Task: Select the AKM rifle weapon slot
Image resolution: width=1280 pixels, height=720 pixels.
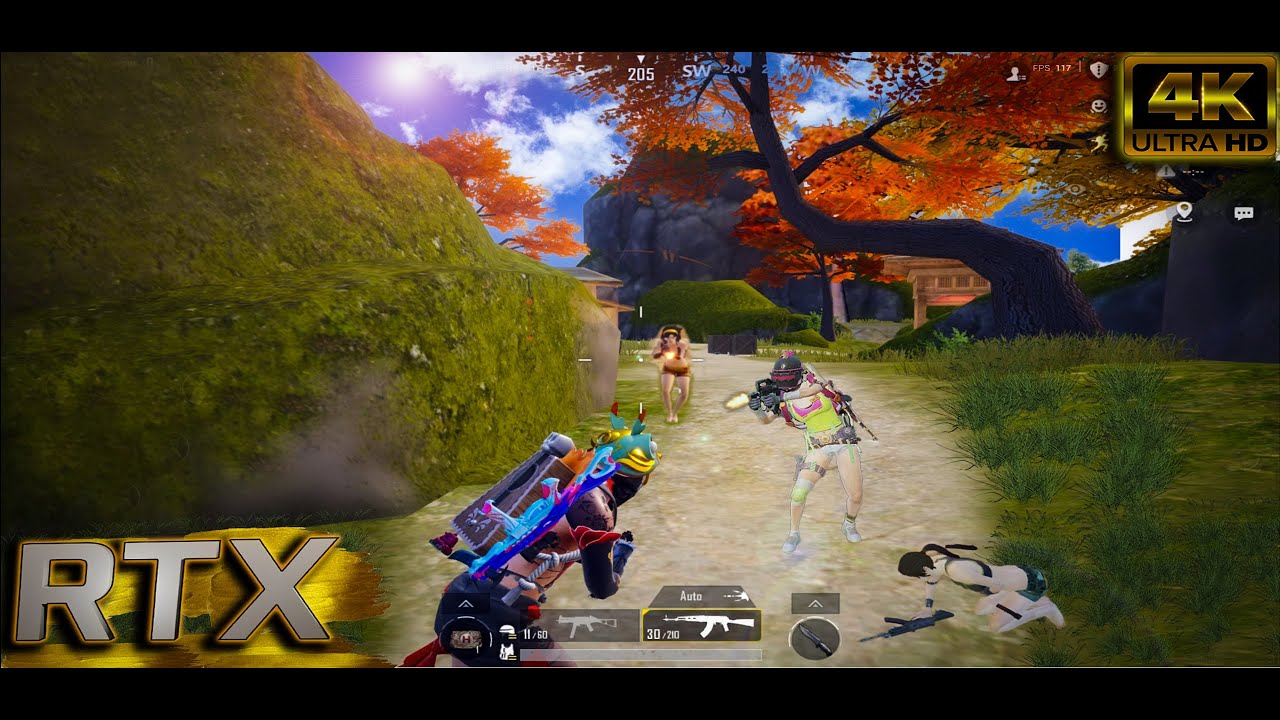Action: 701,625
